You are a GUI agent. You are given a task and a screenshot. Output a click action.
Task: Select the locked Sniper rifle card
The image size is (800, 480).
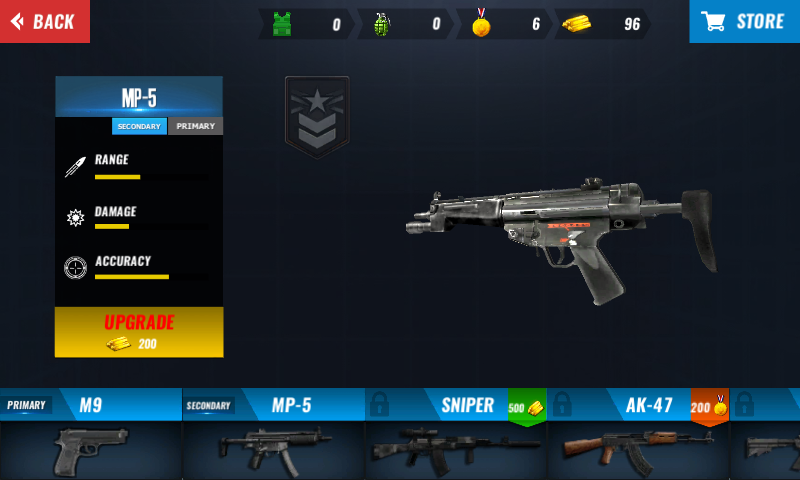click(x=455, y=434)
